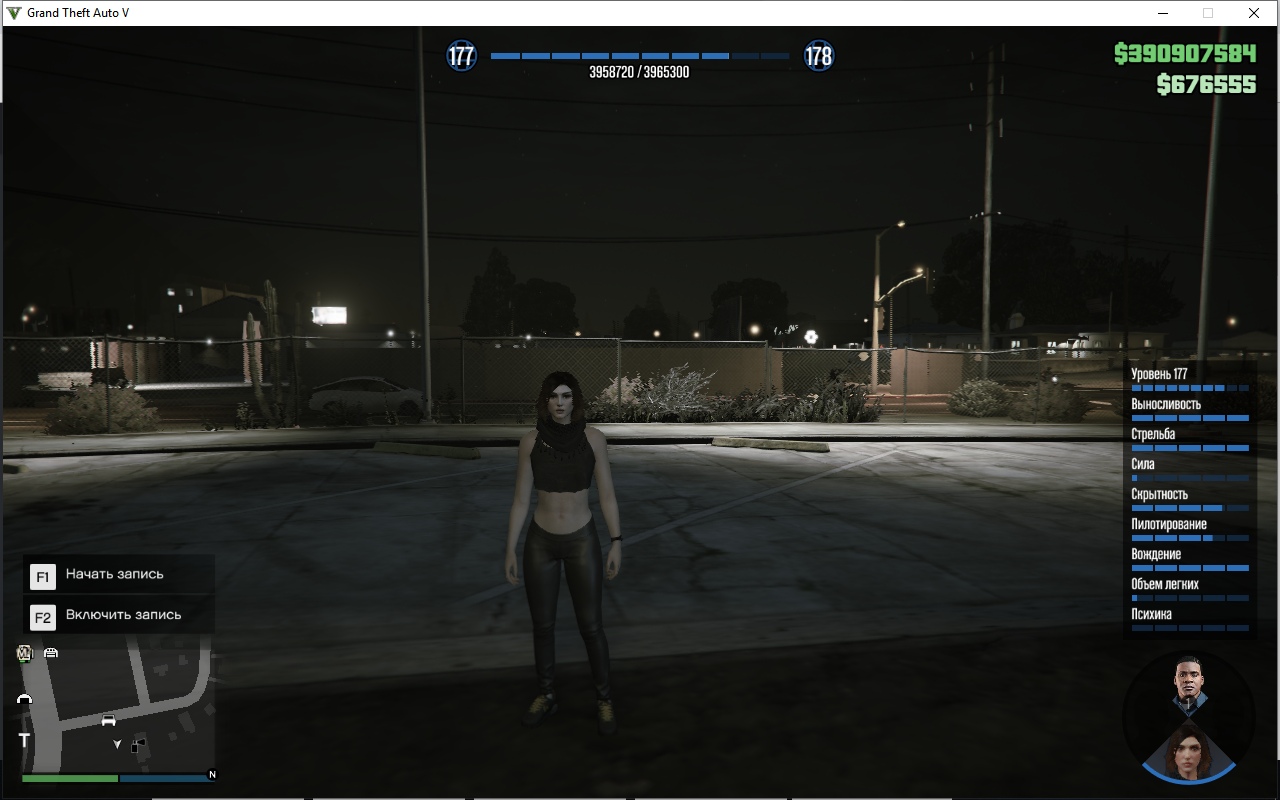The height and width of the screenshot is (800, 1280).
Task: Minimize the Grand Theft Auto V window
Action: (1164, 13)
